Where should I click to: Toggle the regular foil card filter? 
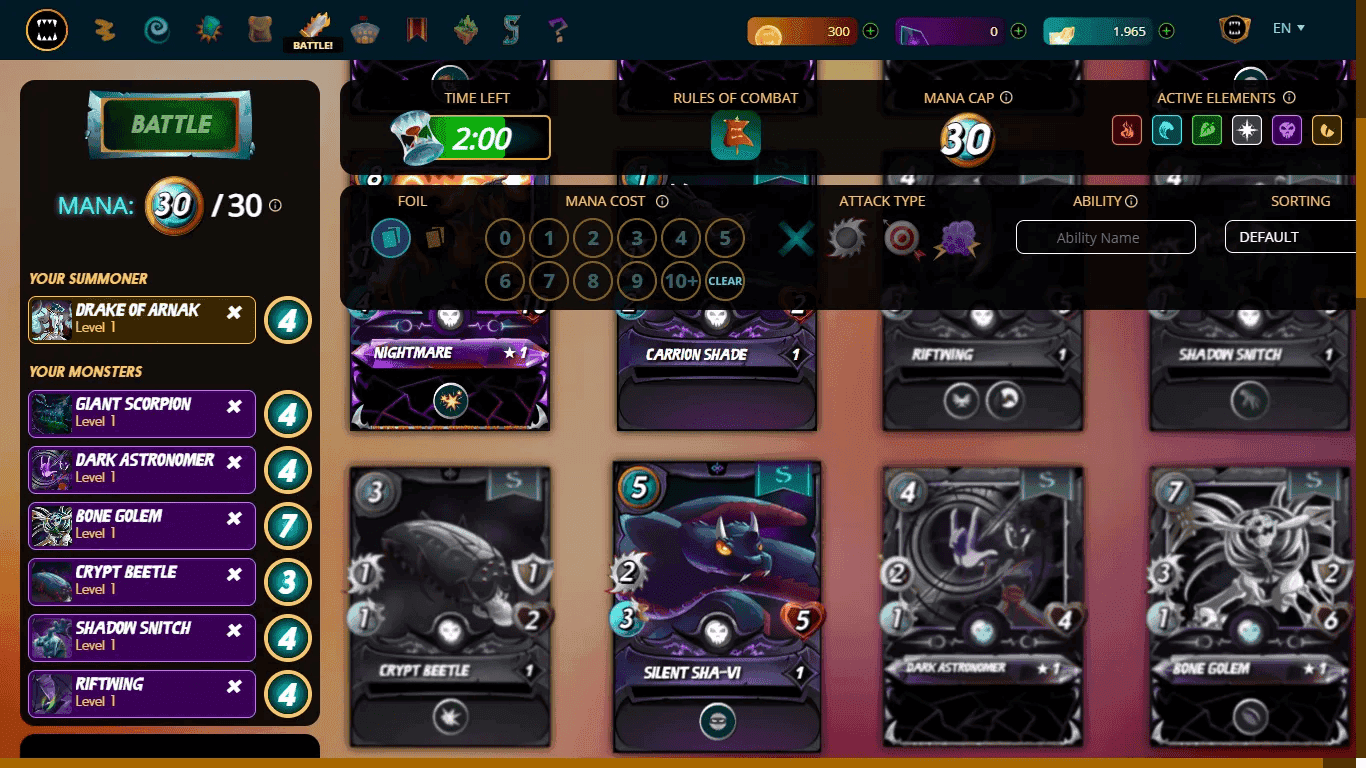(x=391, y=237)
